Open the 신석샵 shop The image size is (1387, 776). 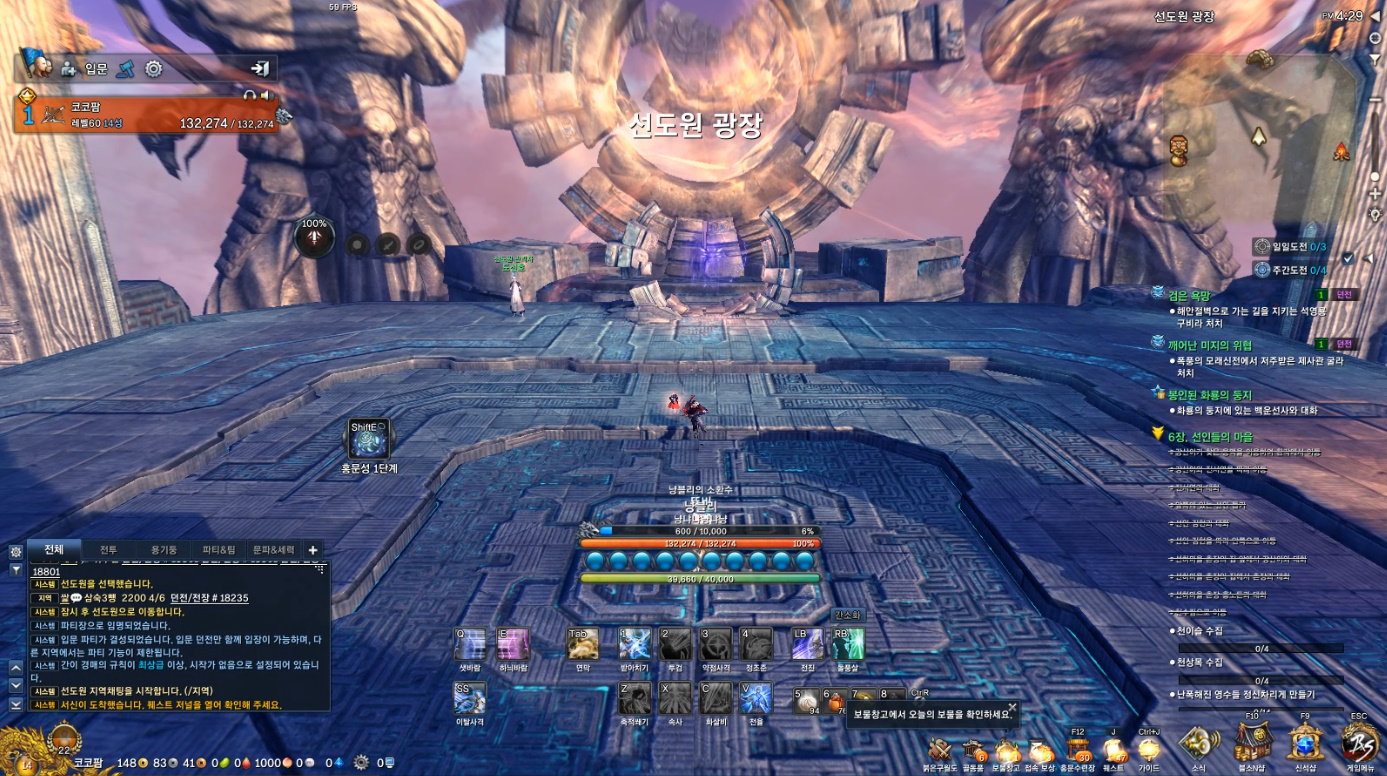click(x=1305, y=744)
